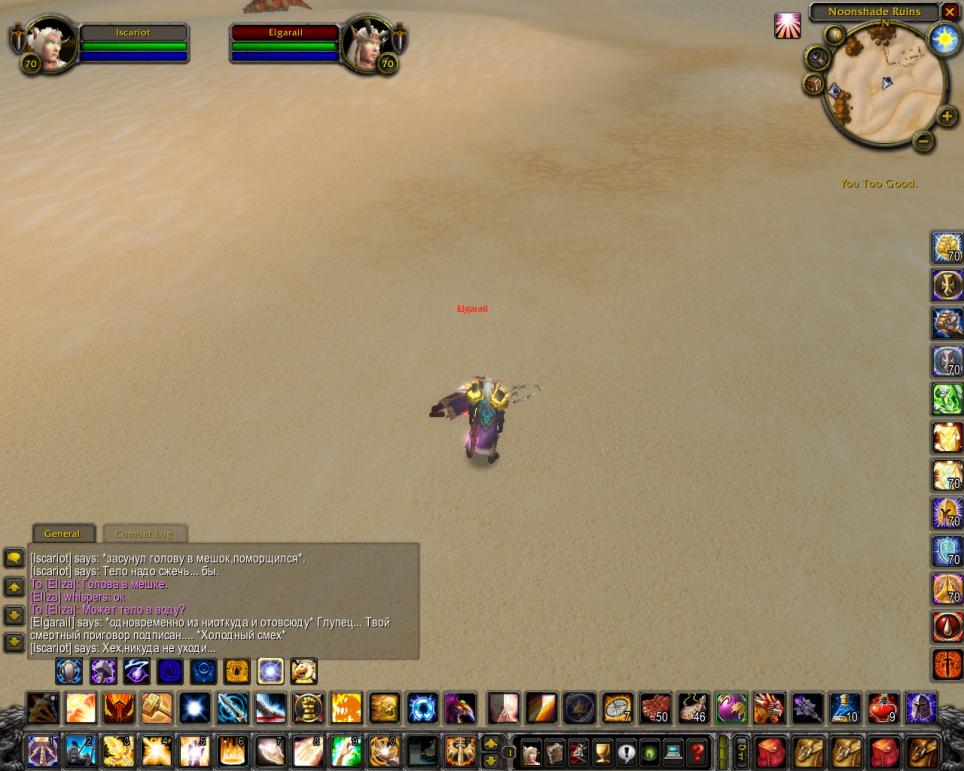Select the General chat tab

(62, 534)
